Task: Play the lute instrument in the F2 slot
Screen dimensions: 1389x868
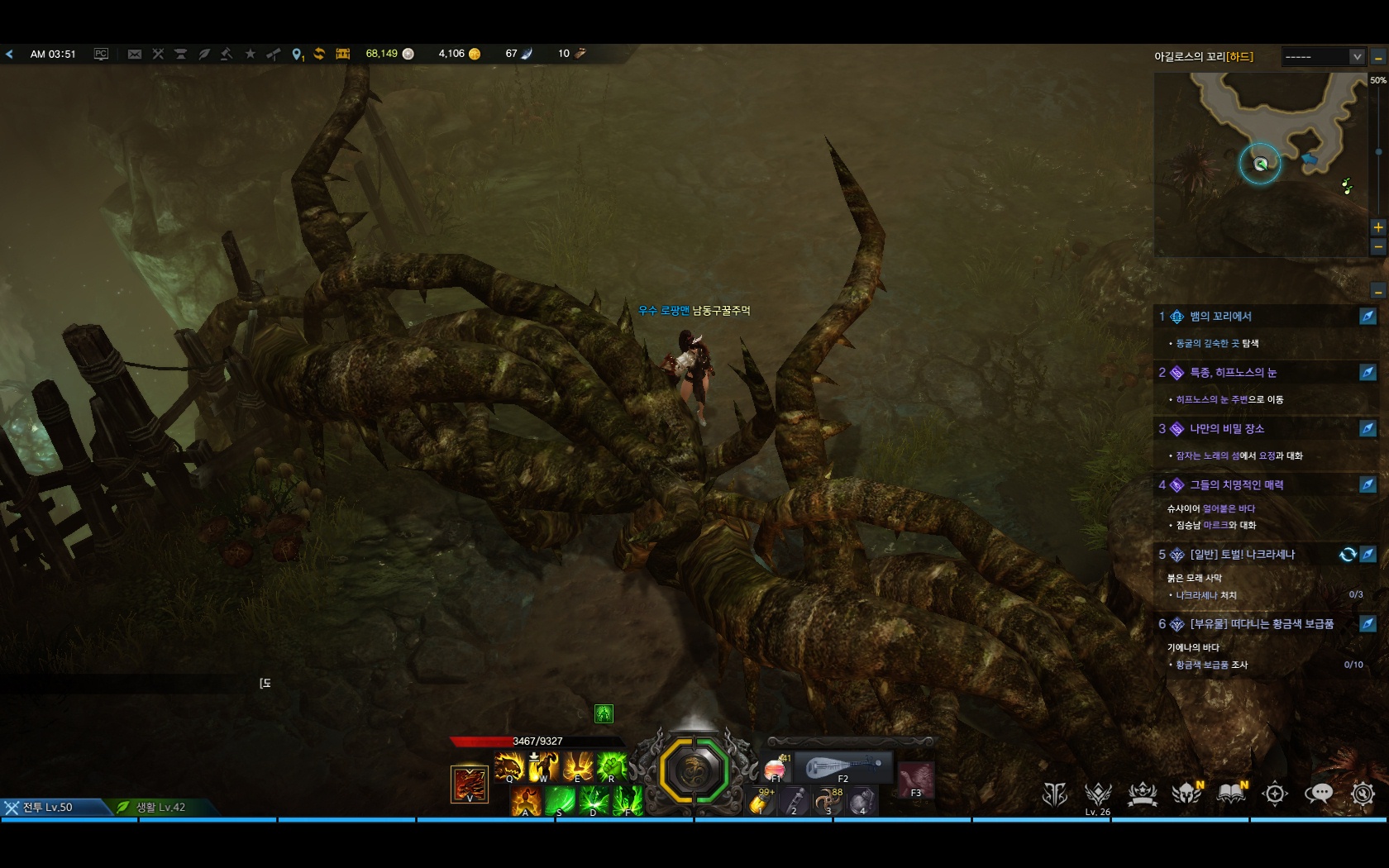Action: 842,768
